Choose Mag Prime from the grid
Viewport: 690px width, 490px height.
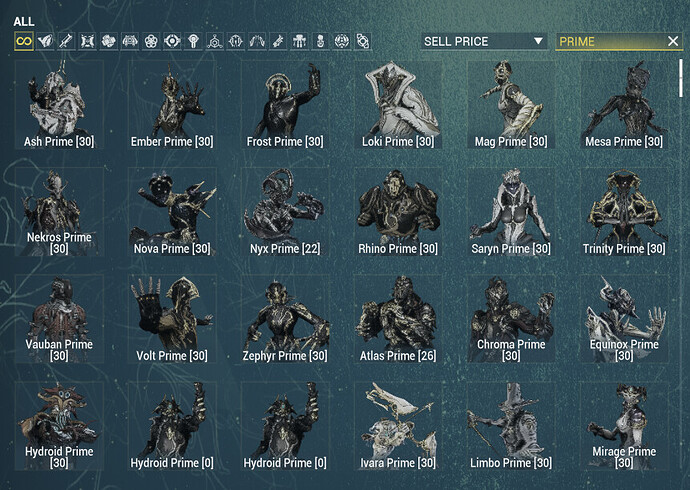pyautogui.click(x=512, y=105)
